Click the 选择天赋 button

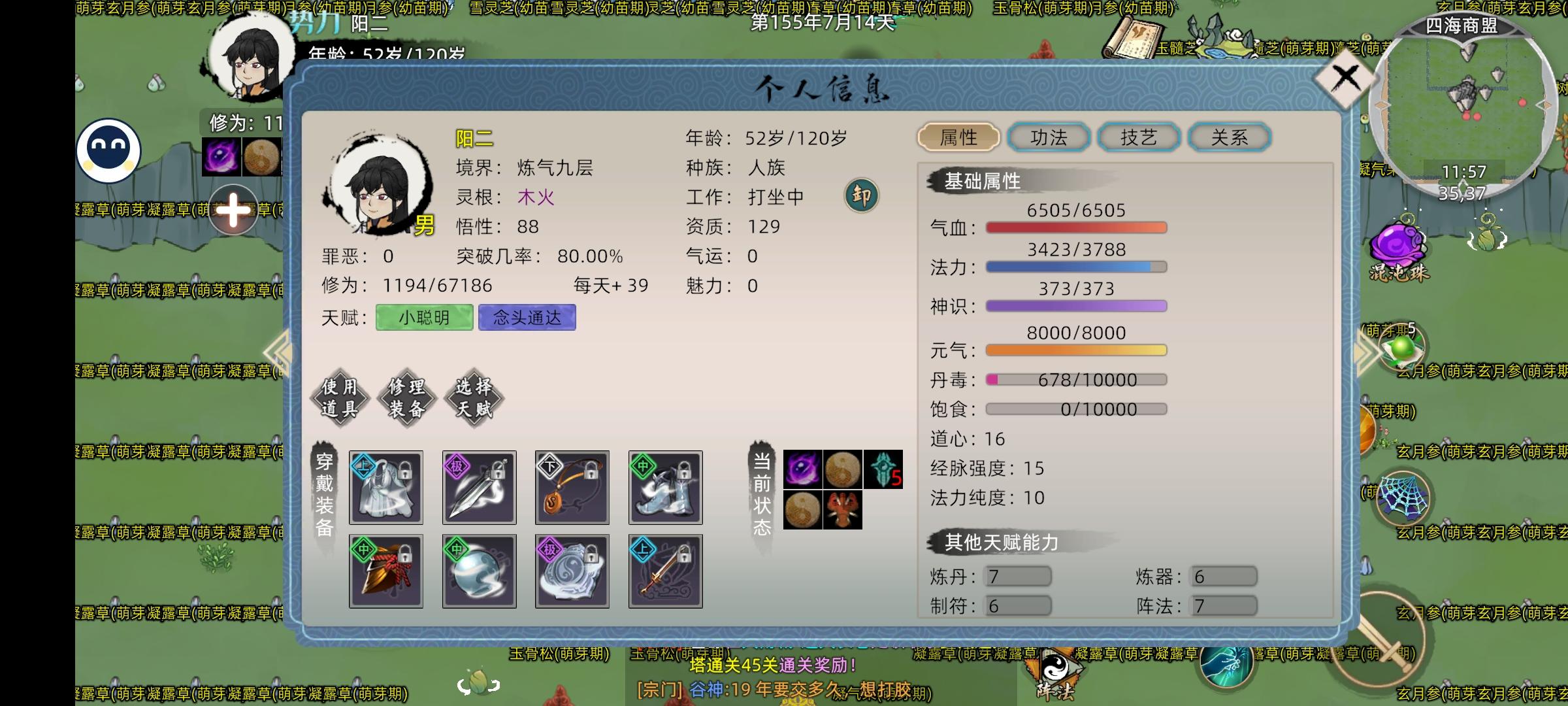(475, 397)
